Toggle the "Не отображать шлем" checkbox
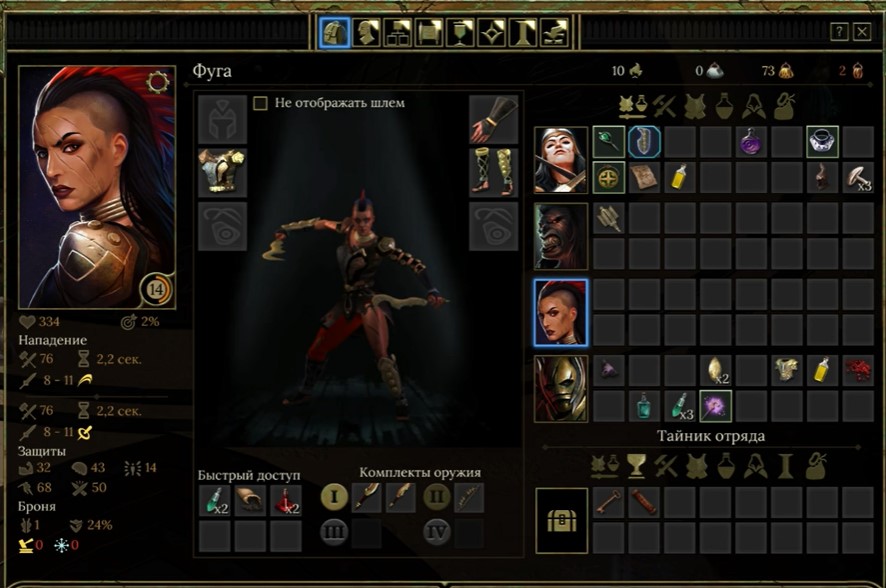Image resolution: width=886 pixels, height=588 pixels. coord(261,103)
